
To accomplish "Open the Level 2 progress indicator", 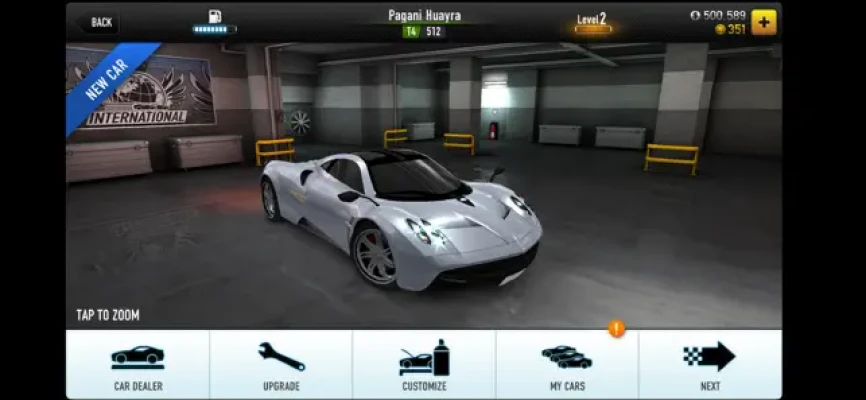I will coord(592,22).
